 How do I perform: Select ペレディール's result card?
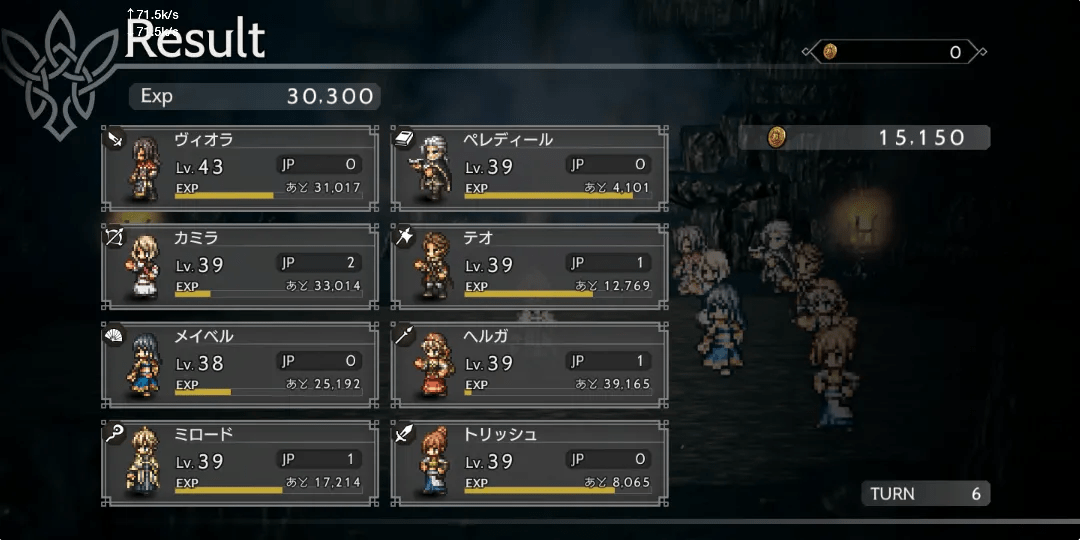pos(528,168)
